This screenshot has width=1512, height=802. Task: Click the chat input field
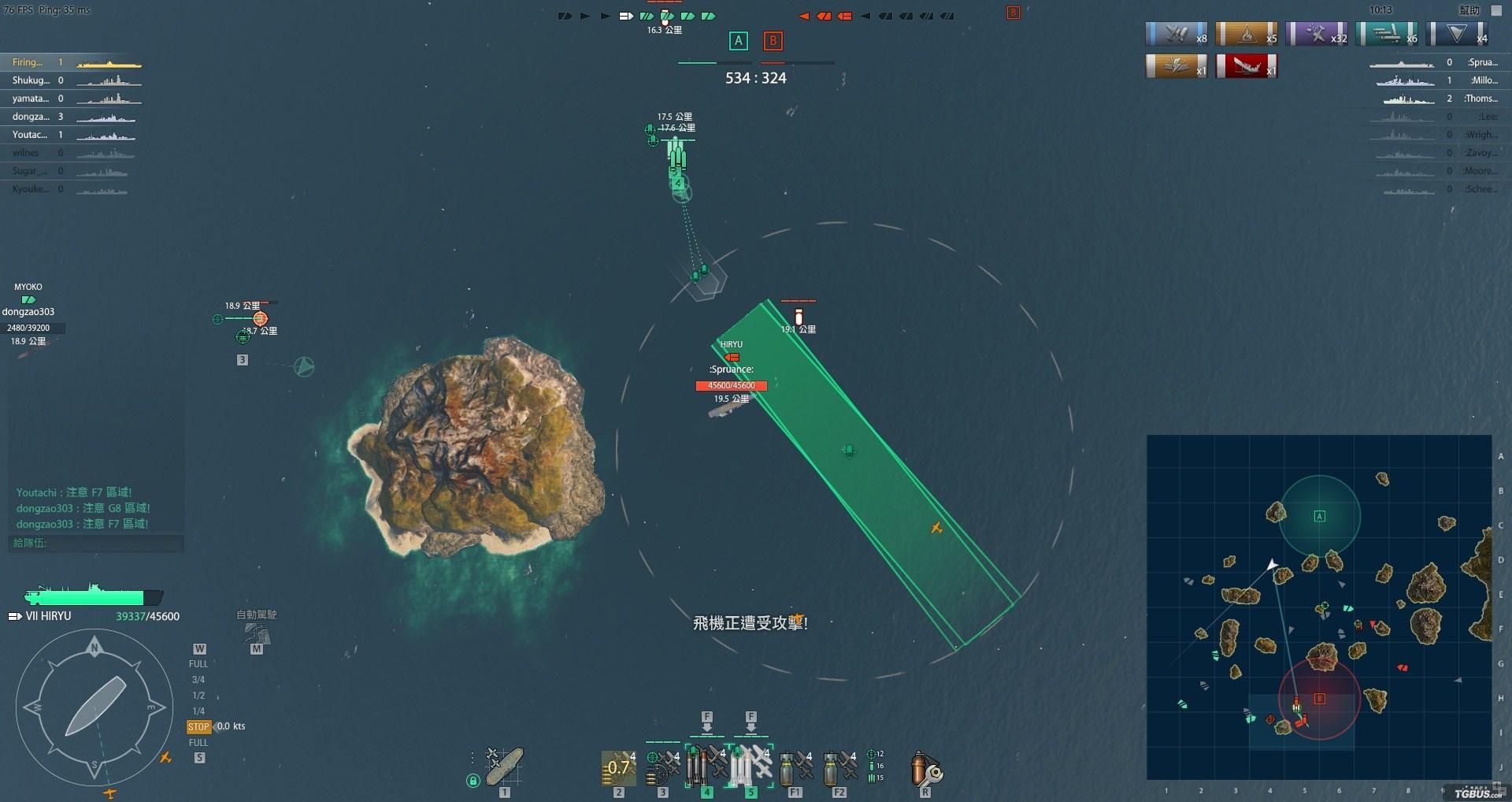96,543
